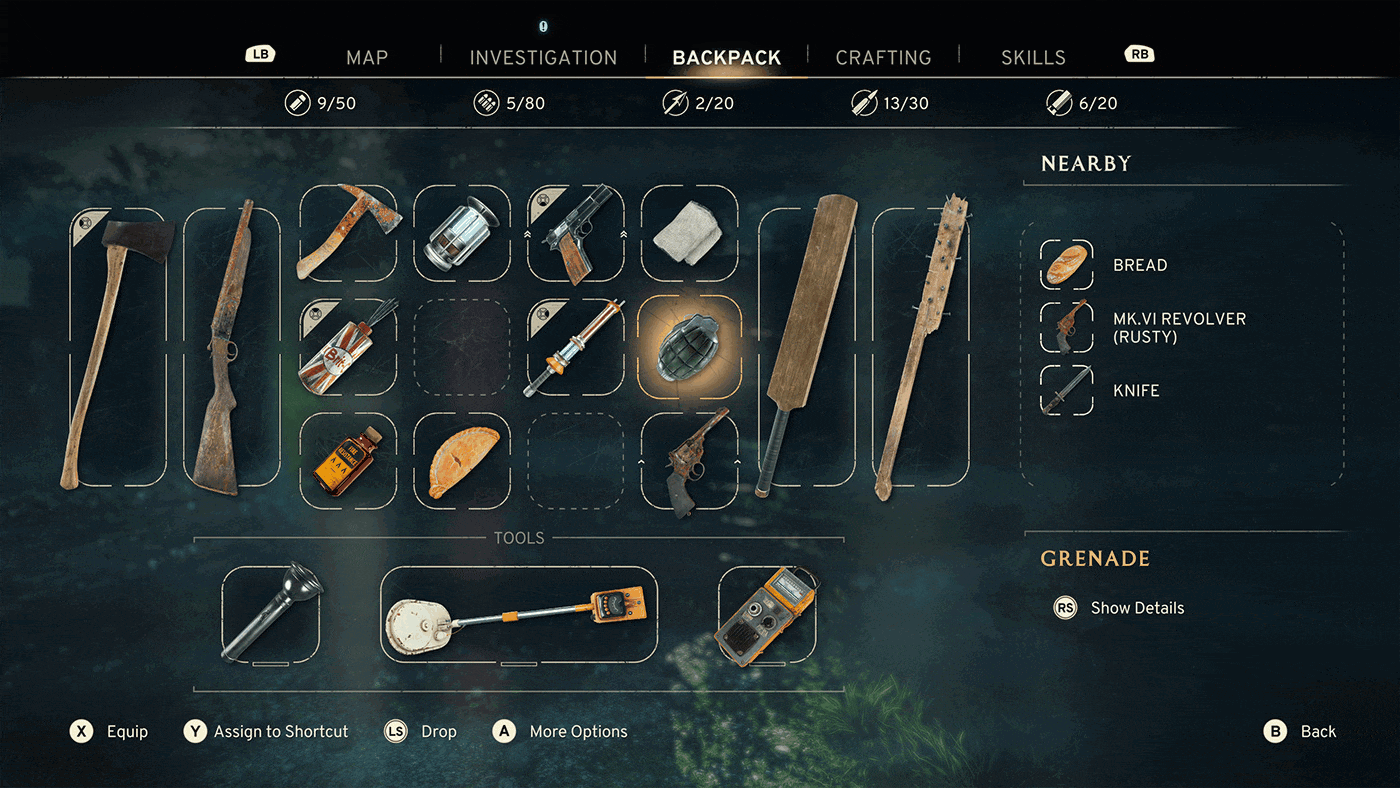Select the pistol in the top row

pos(576,231)
